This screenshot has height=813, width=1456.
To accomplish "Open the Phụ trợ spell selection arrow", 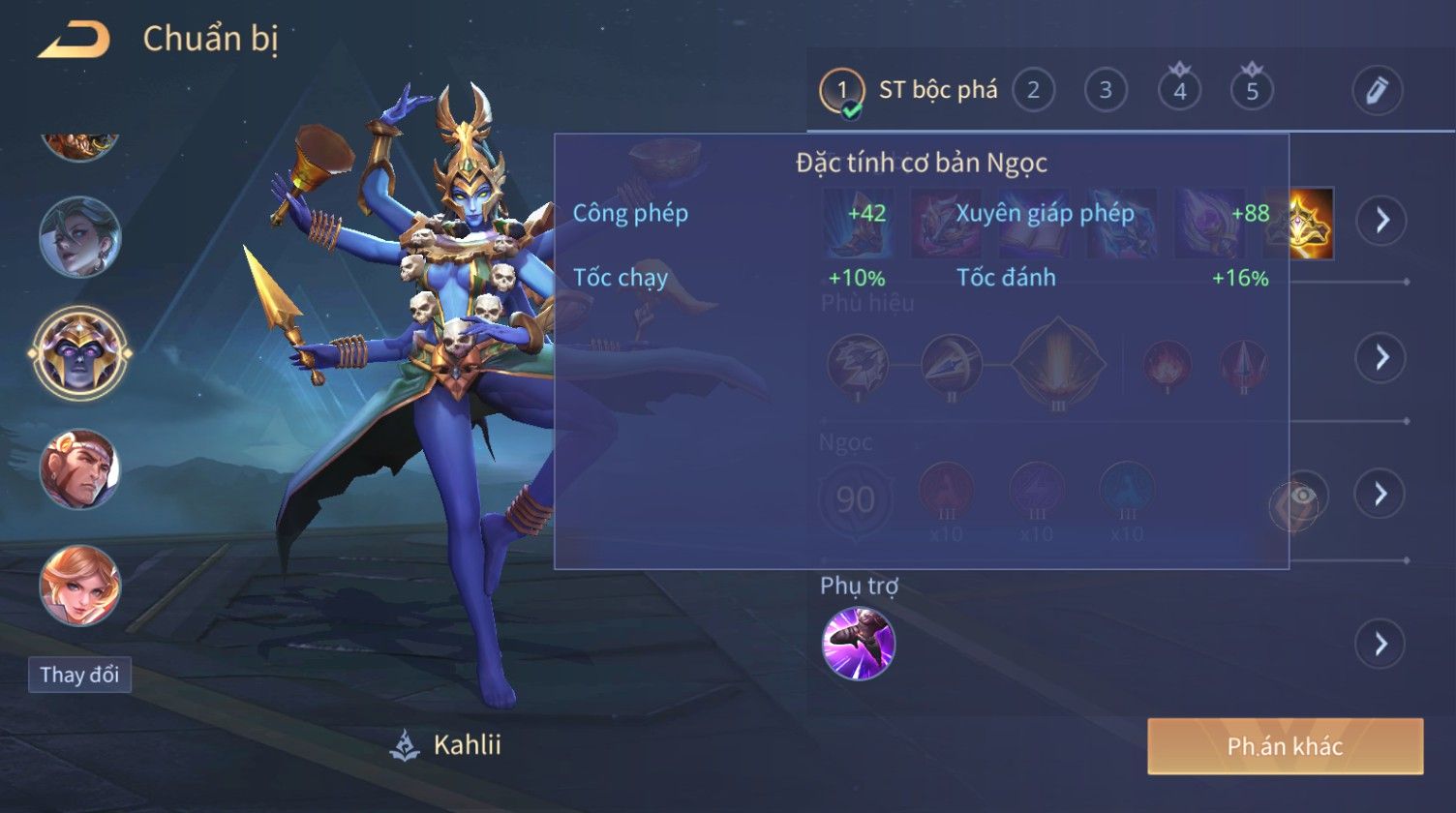I will click(x=1380, y=644).
